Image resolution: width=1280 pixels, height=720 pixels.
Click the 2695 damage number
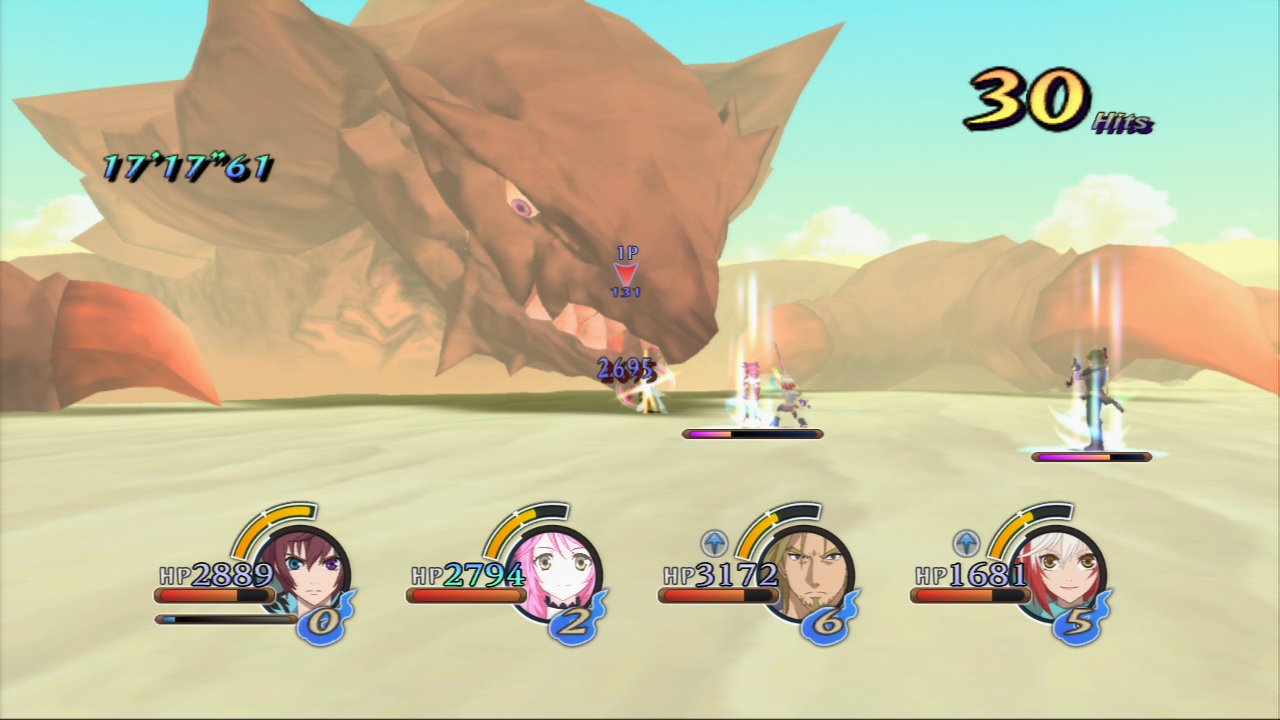tap(625, 367)
